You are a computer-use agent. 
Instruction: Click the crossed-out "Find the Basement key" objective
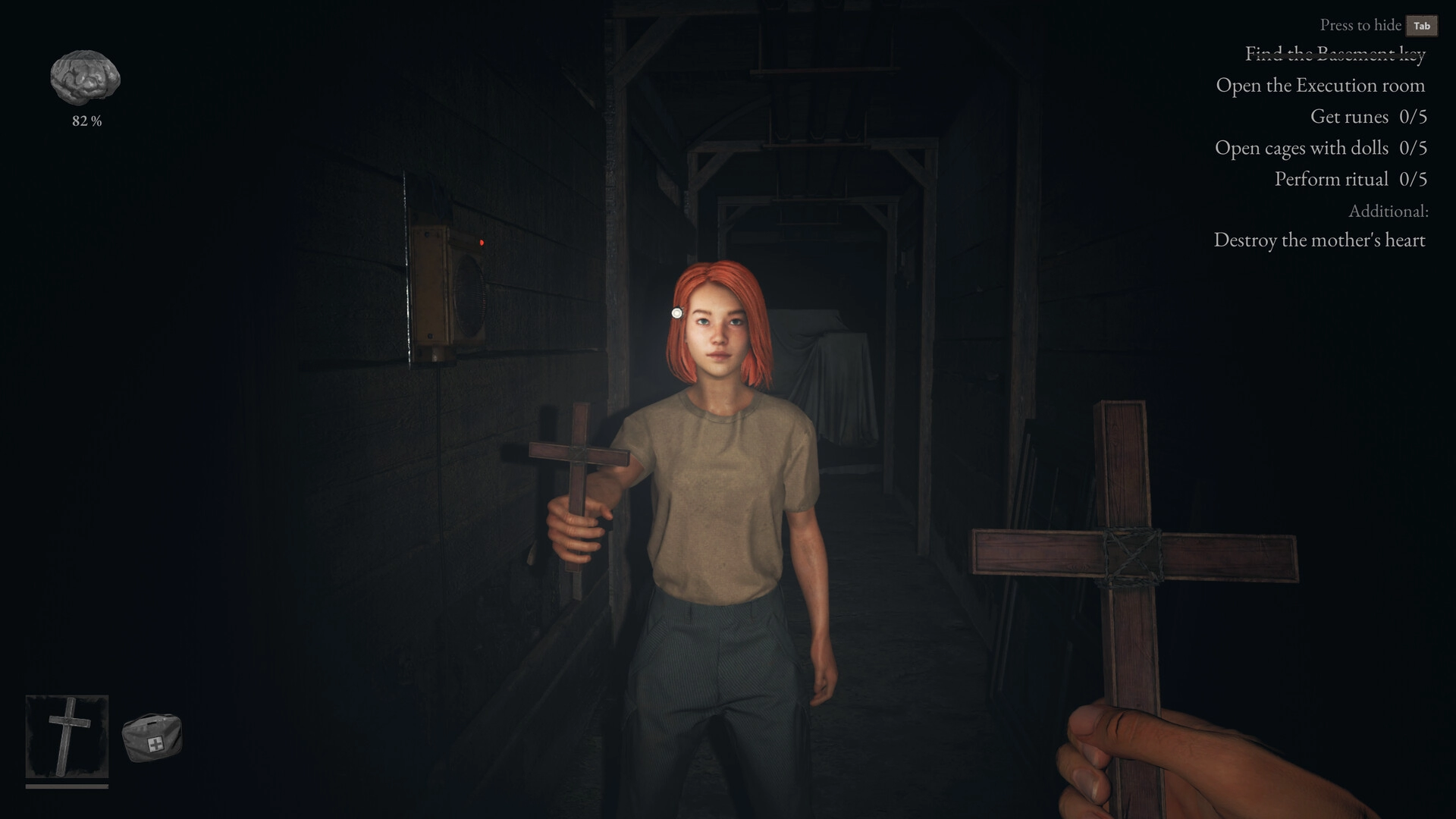click(1335, 53)
